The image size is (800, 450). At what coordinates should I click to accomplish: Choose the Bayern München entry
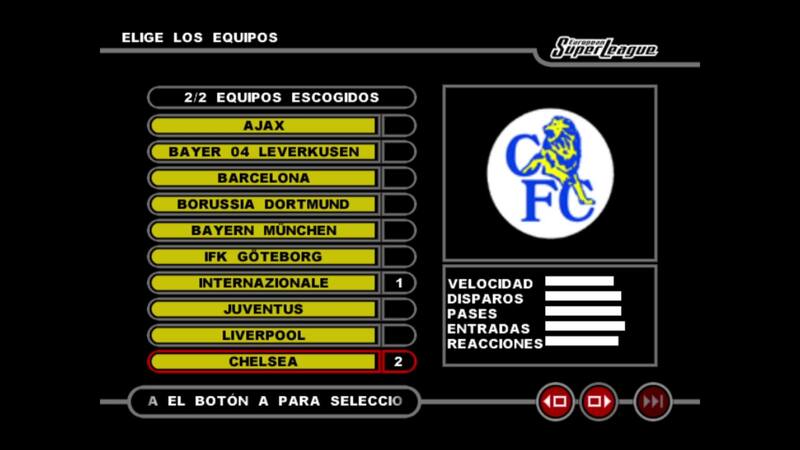click(264, 230)
